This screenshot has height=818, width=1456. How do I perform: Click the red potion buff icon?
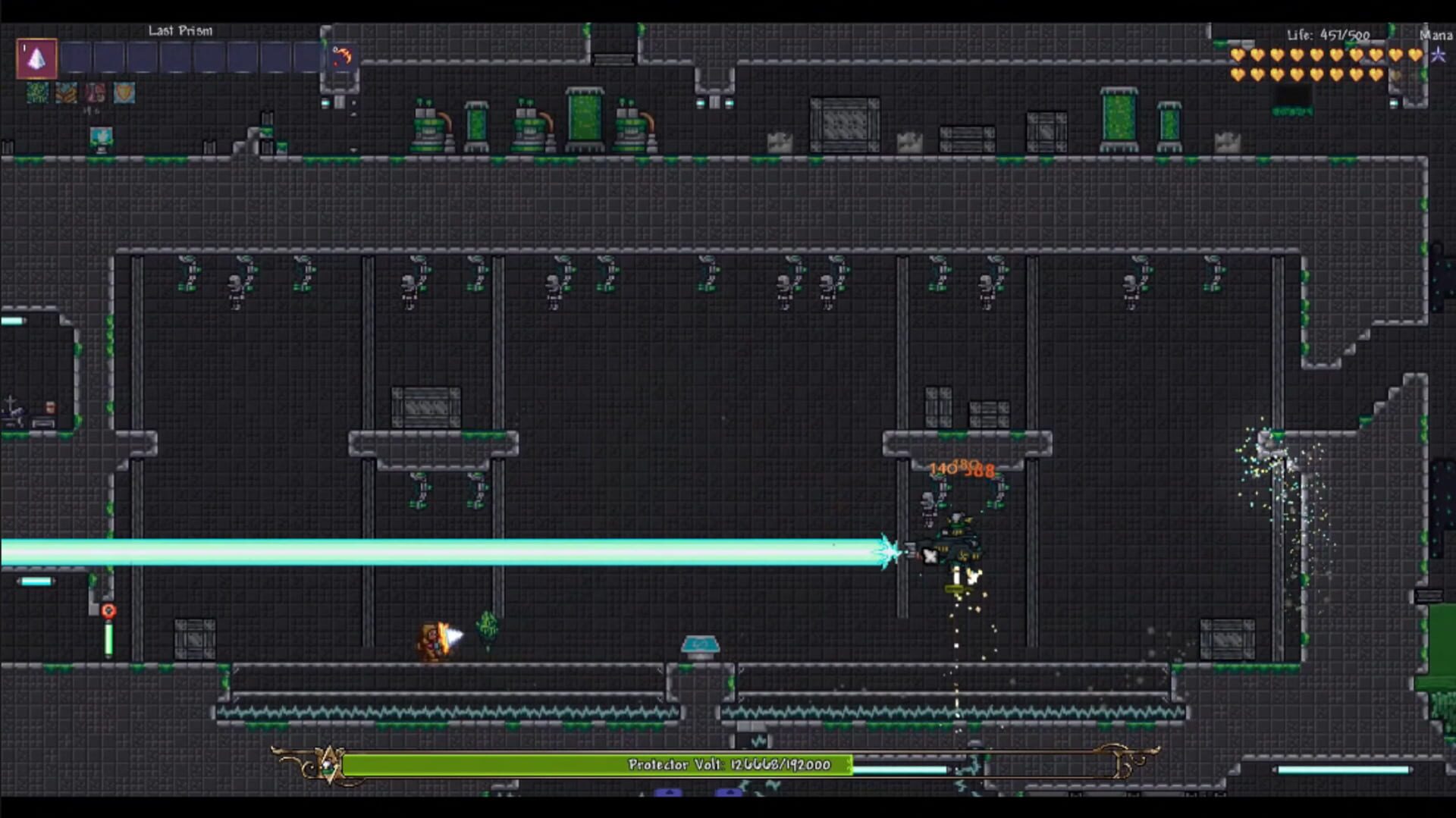(93, 93)
